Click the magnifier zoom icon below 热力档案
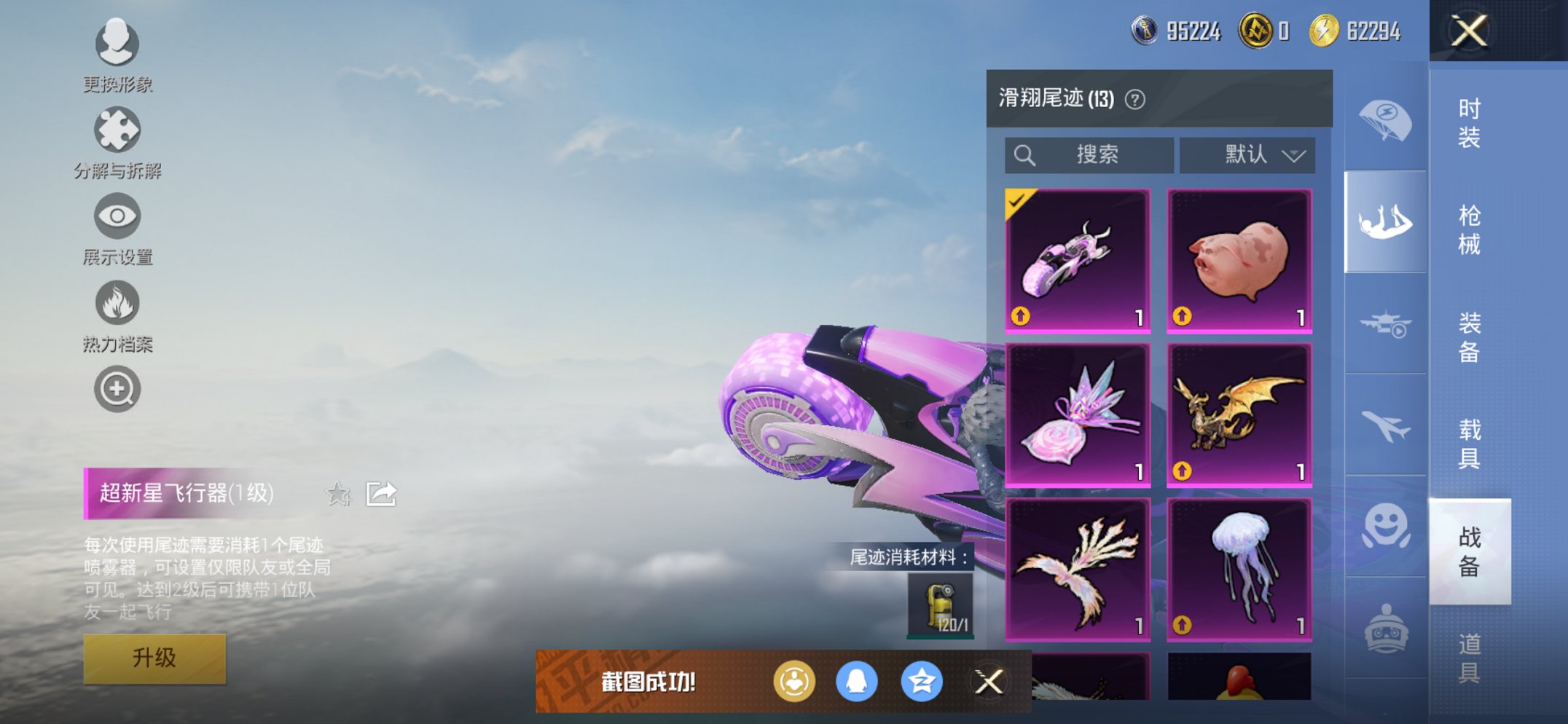Viewport: 1568px width, 724px height. [x=117, y=388]
